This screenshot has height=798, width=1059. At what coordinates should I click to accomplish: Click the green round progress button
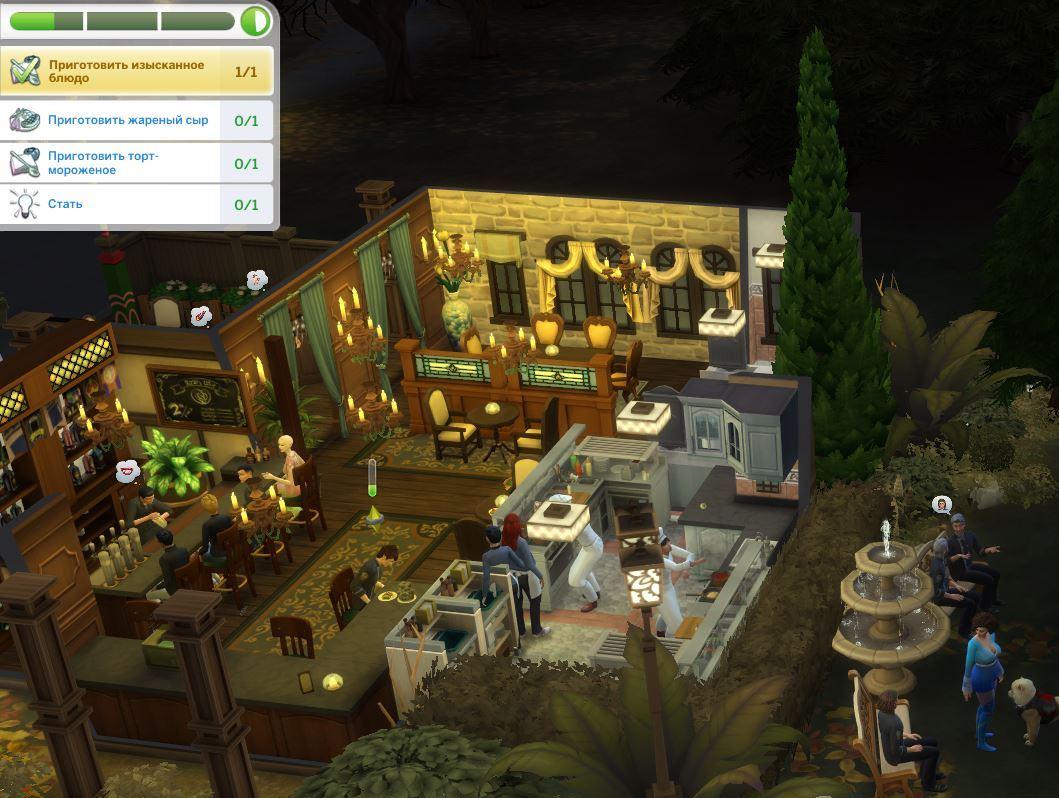[255, 20]
